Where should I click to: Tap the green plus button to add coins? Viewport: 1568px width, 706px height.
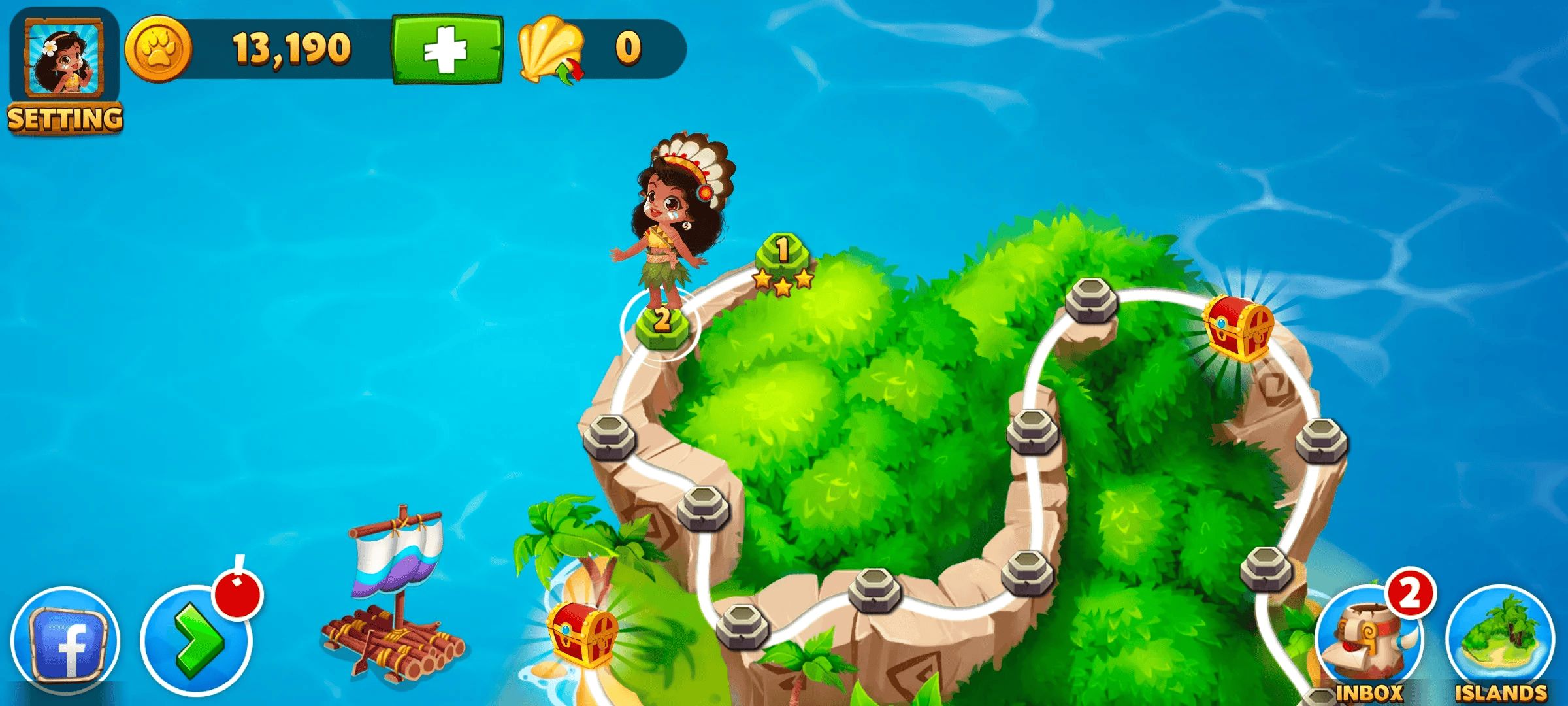point(448,50)
